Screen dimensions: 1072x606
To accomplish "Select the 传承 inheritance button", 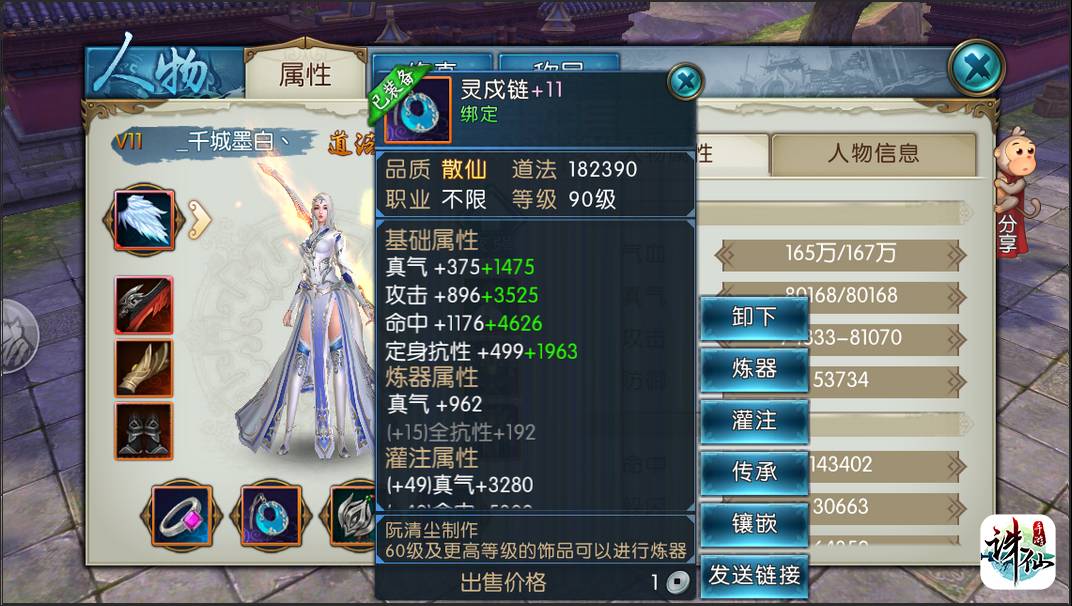I will pyautogui.click(x=754, y=471).
